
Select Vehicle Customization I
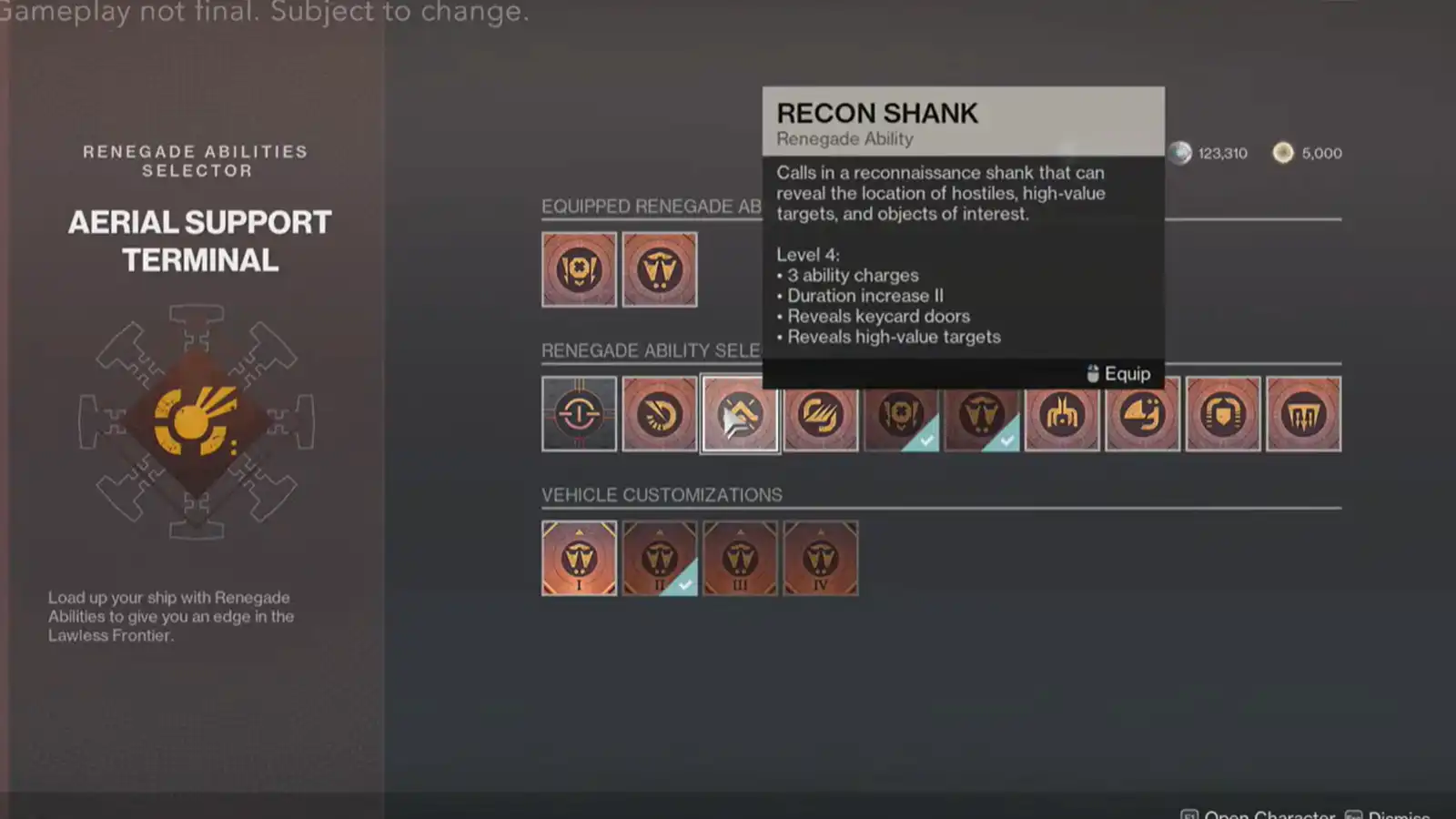(x=579, y=557)
